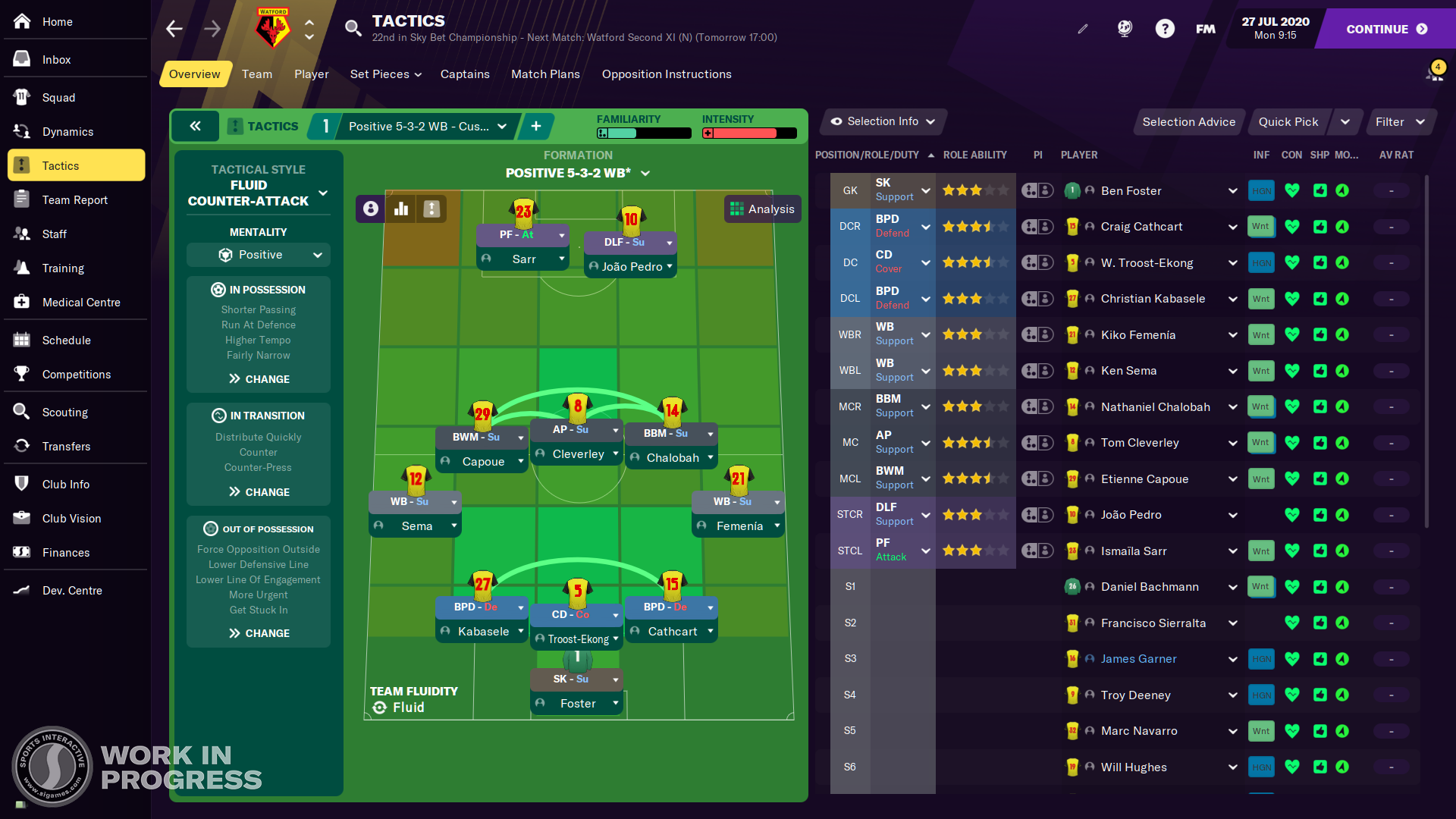Open the Inbox from the sidebar
Viewport: 1456px width, 819px height.
[x=56, y=58]
